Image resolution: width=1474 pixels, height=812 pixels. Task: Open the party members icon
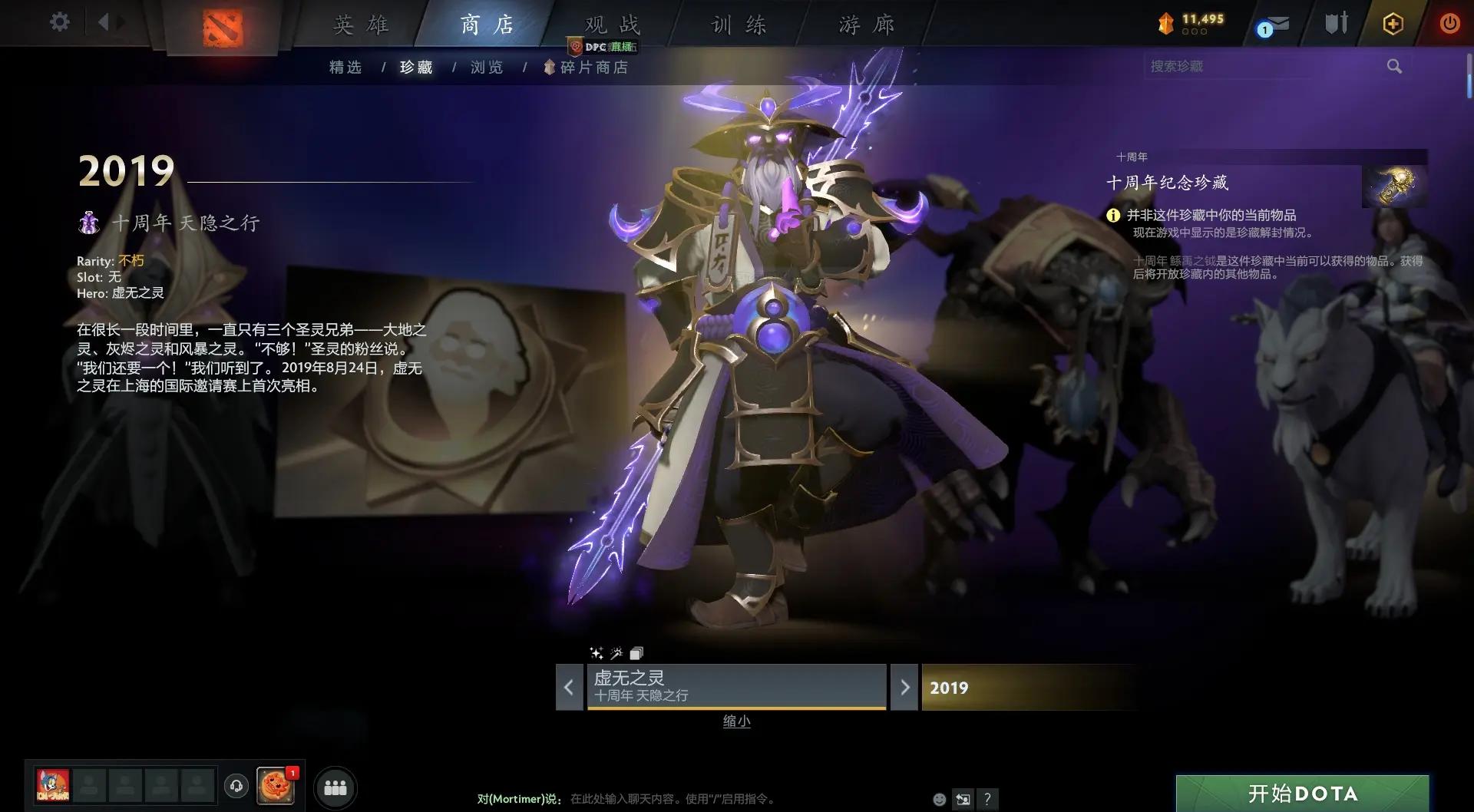click(x=335, y=786)
